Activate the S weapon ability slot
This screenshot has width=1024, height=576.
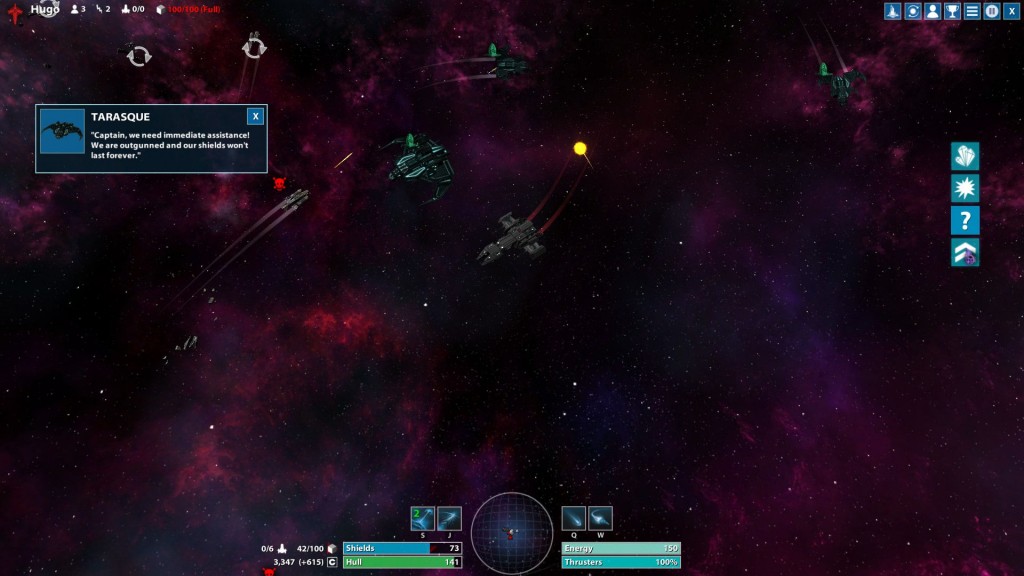coord(422,518)
